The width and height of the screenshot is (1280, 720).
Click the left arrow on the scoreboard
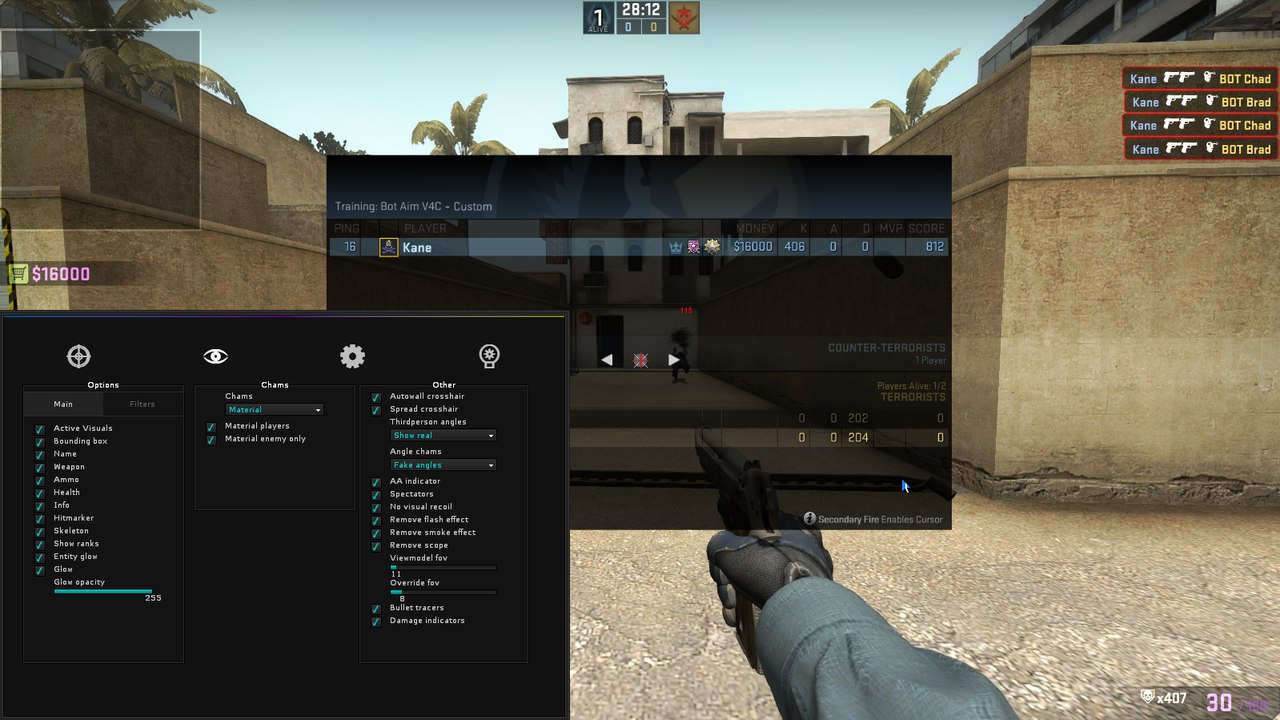(608, 360)
